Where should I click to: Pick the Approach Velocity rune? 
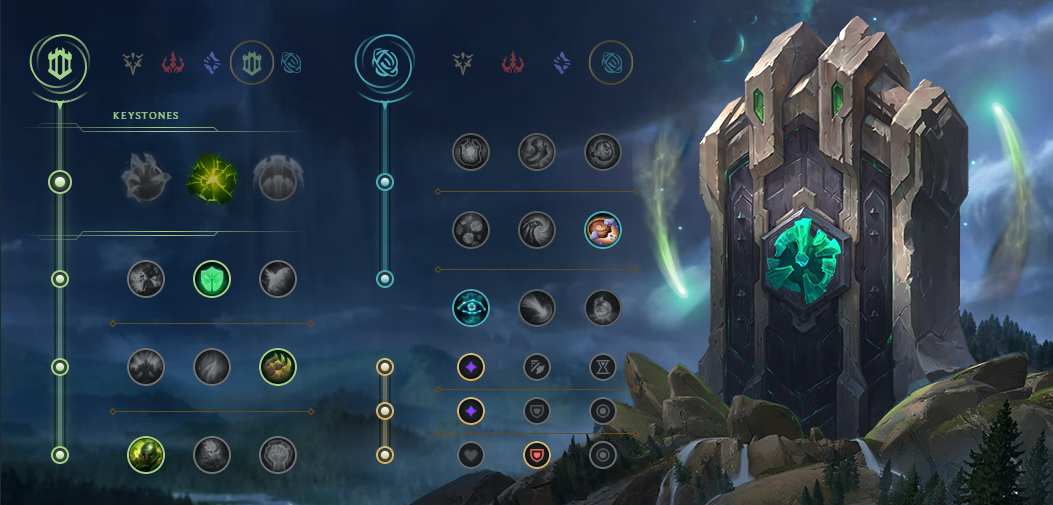pos(537,308)
